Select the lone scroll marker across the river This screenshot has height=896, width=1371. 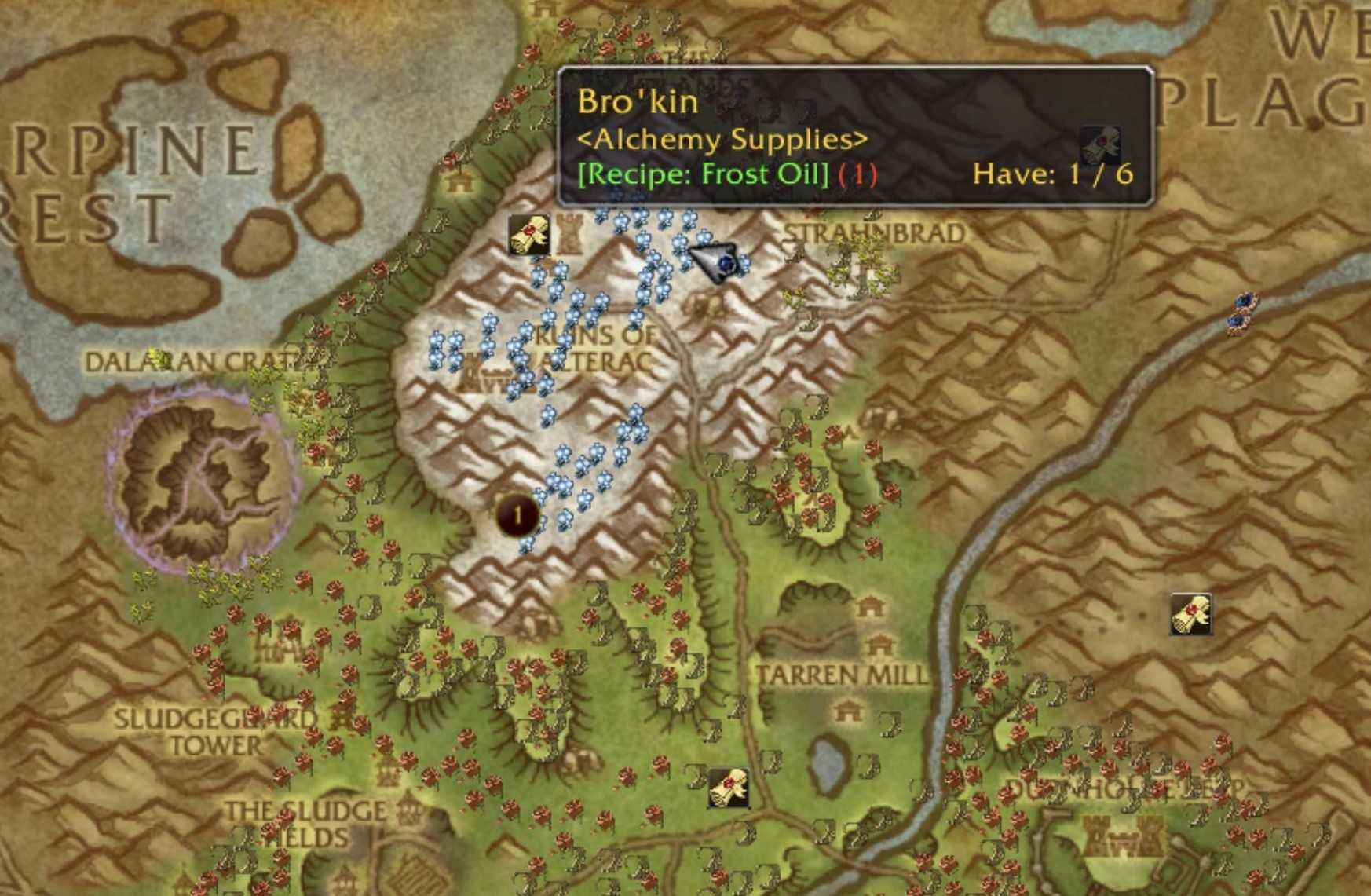tap(1190, 613)
